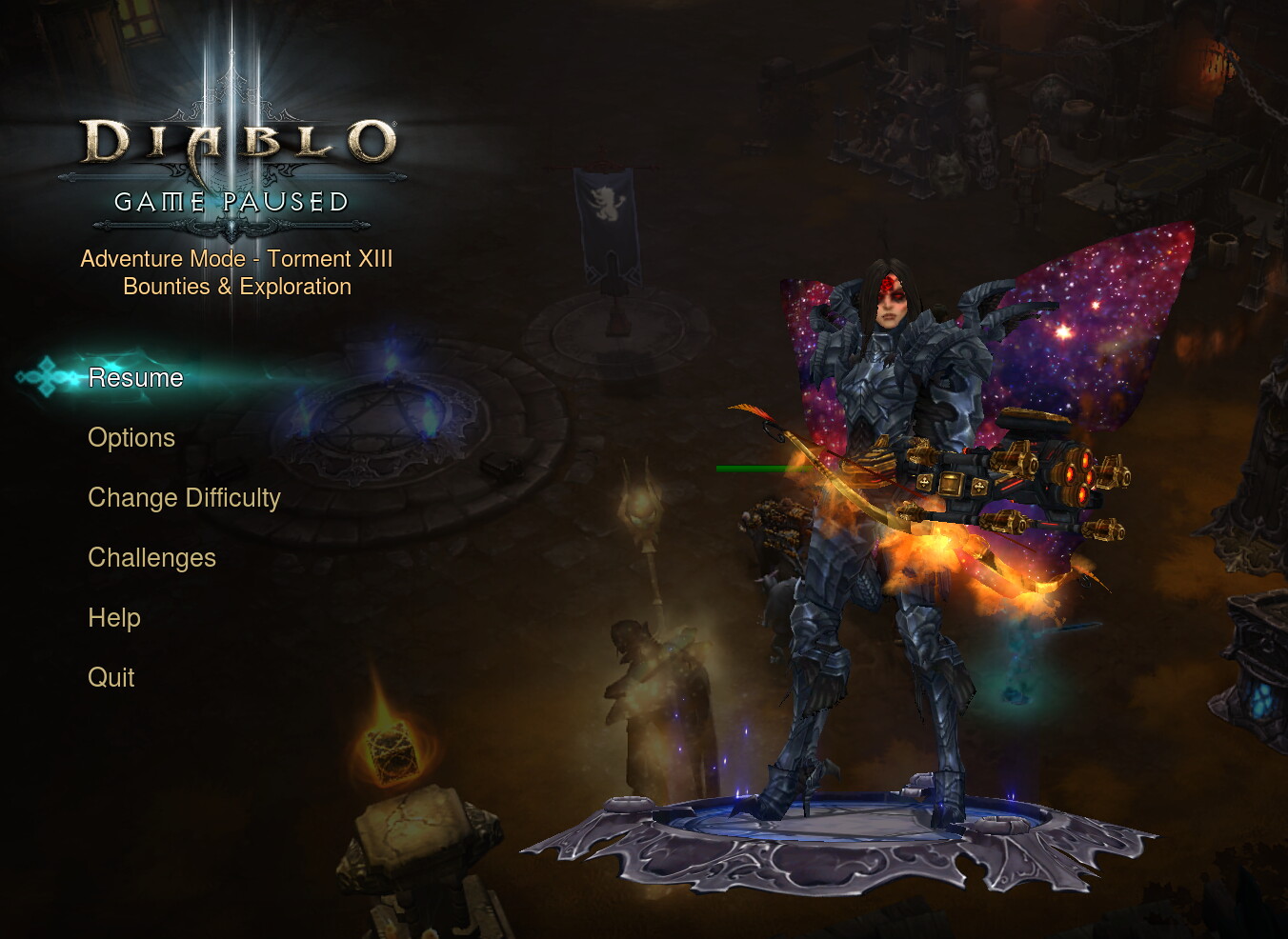Choose Quit from the pause menu
The height and width of the screenshot is (939, 1288).
coord(111,678)
